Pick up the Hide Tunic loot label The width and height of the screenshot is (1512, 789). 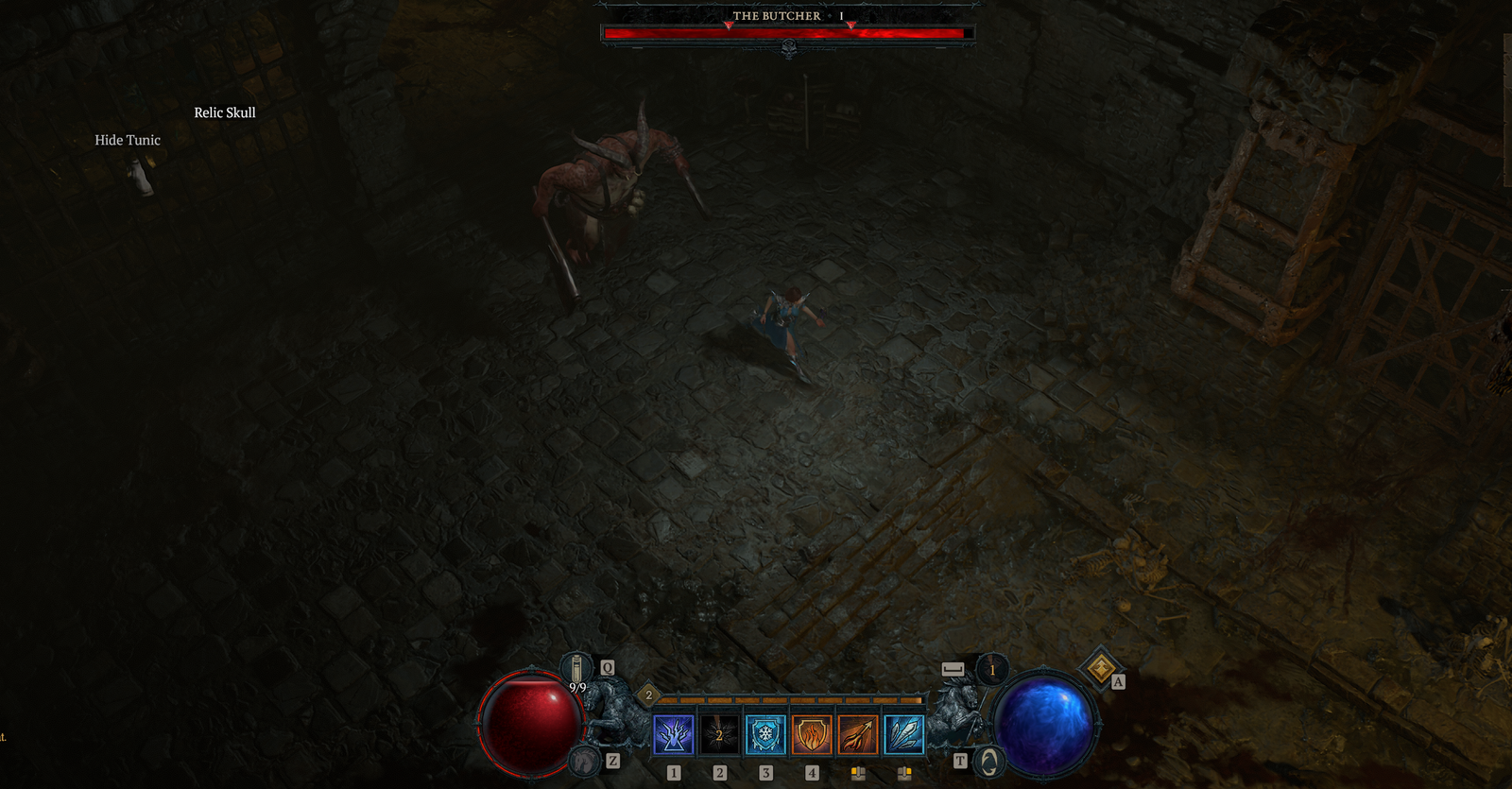point(128,140)
